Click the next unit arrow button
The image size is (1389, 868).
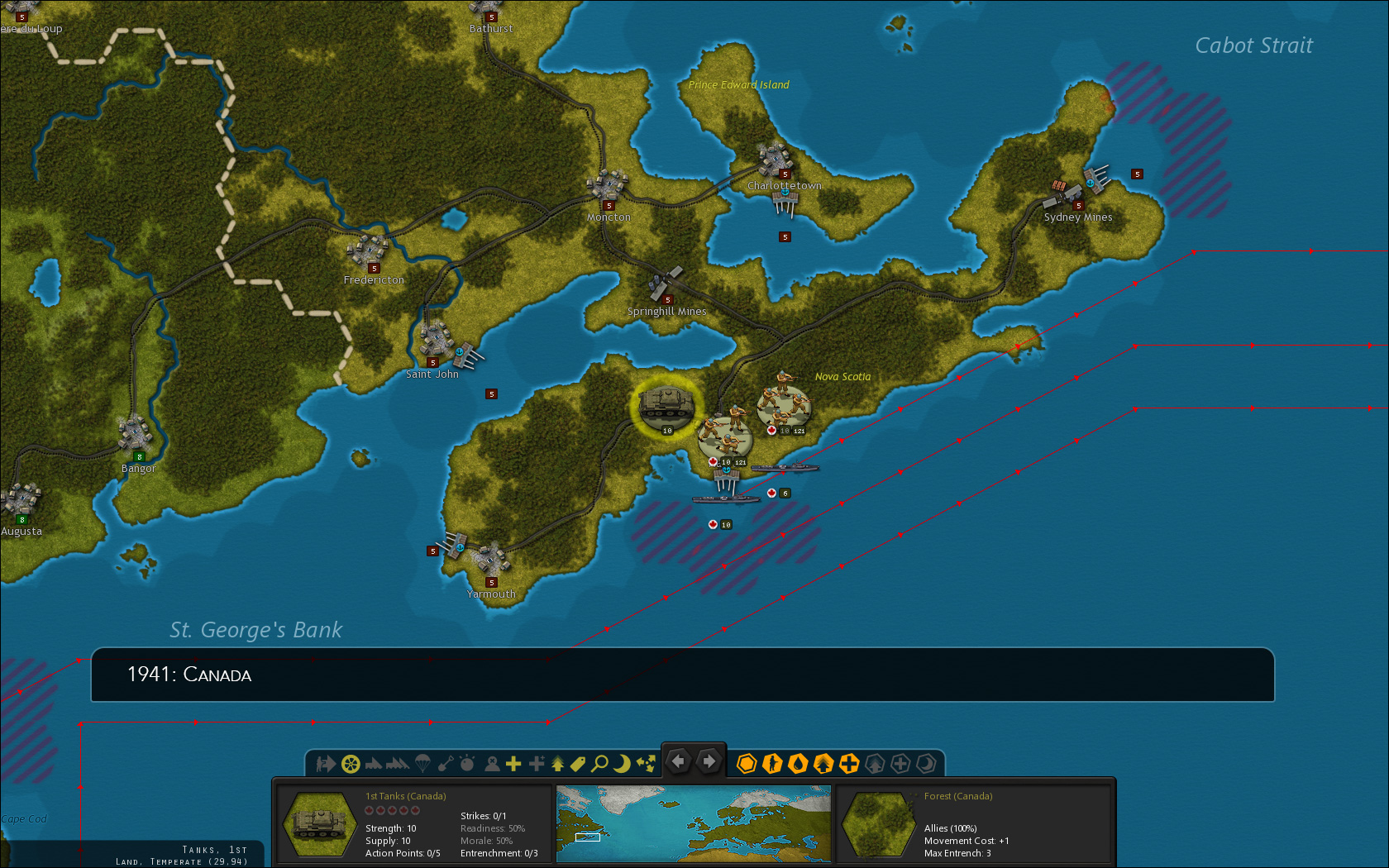point(709,761)
